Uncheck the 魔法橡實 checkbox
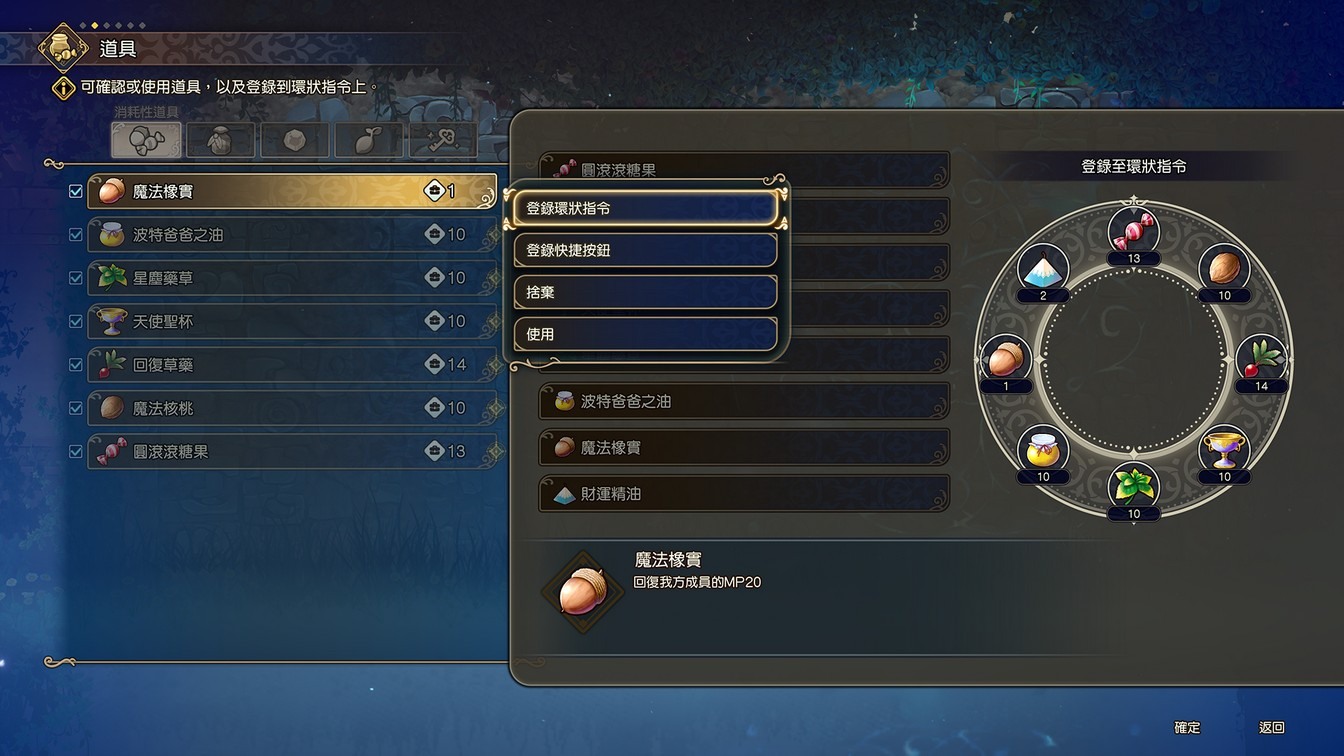Screen dimensions: 1344x756 75,190
